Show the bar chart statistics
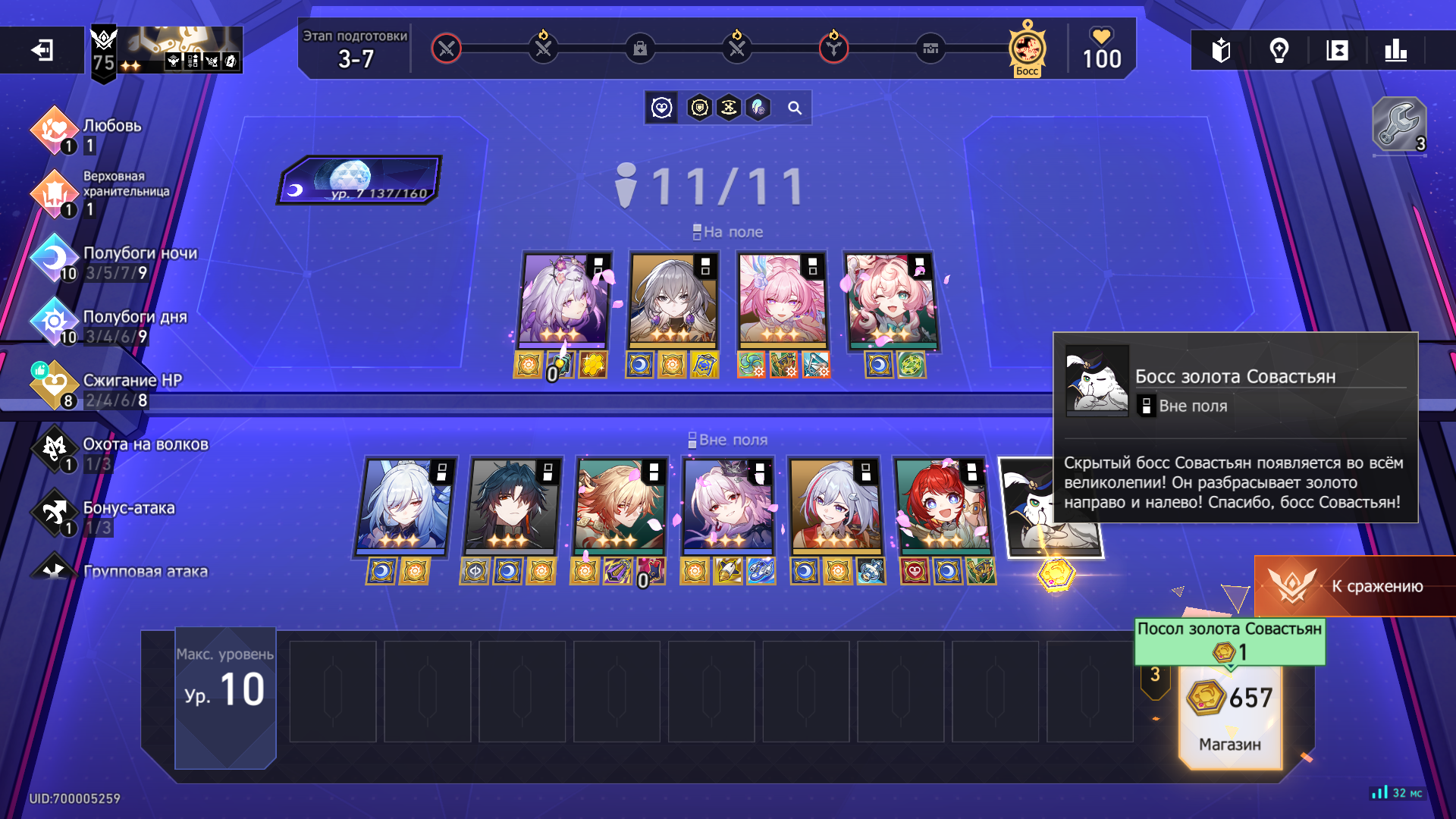This screenshot has height=819, width=1456. click(x=1395, y=51)
